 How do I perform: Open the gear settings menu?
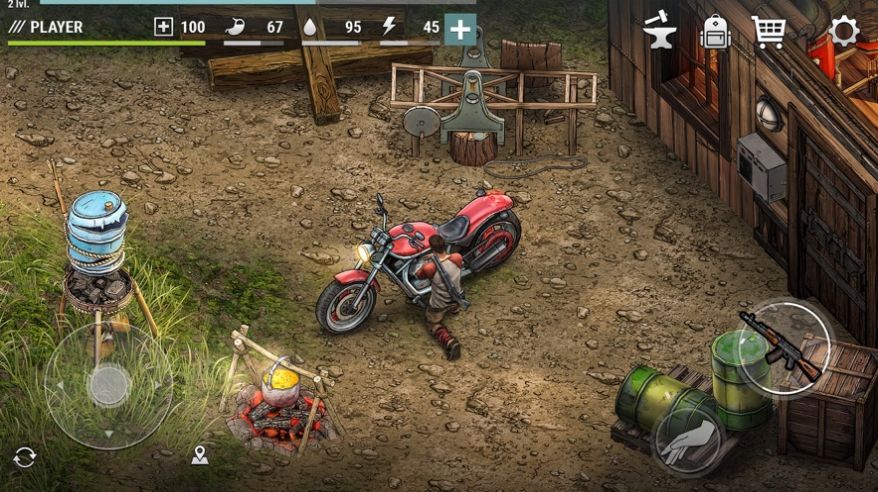(844, 31)
